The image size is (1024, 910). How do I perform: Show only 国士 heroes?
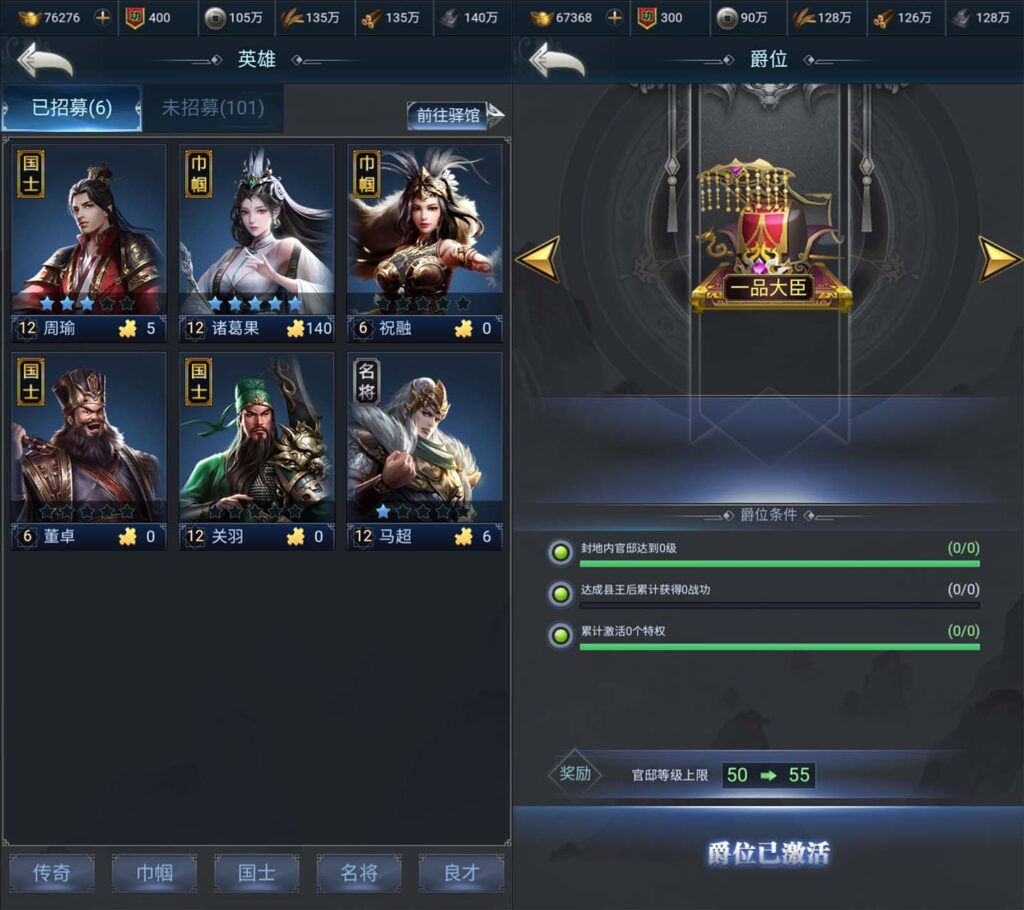pyautogui.click(x=256, y=873)
